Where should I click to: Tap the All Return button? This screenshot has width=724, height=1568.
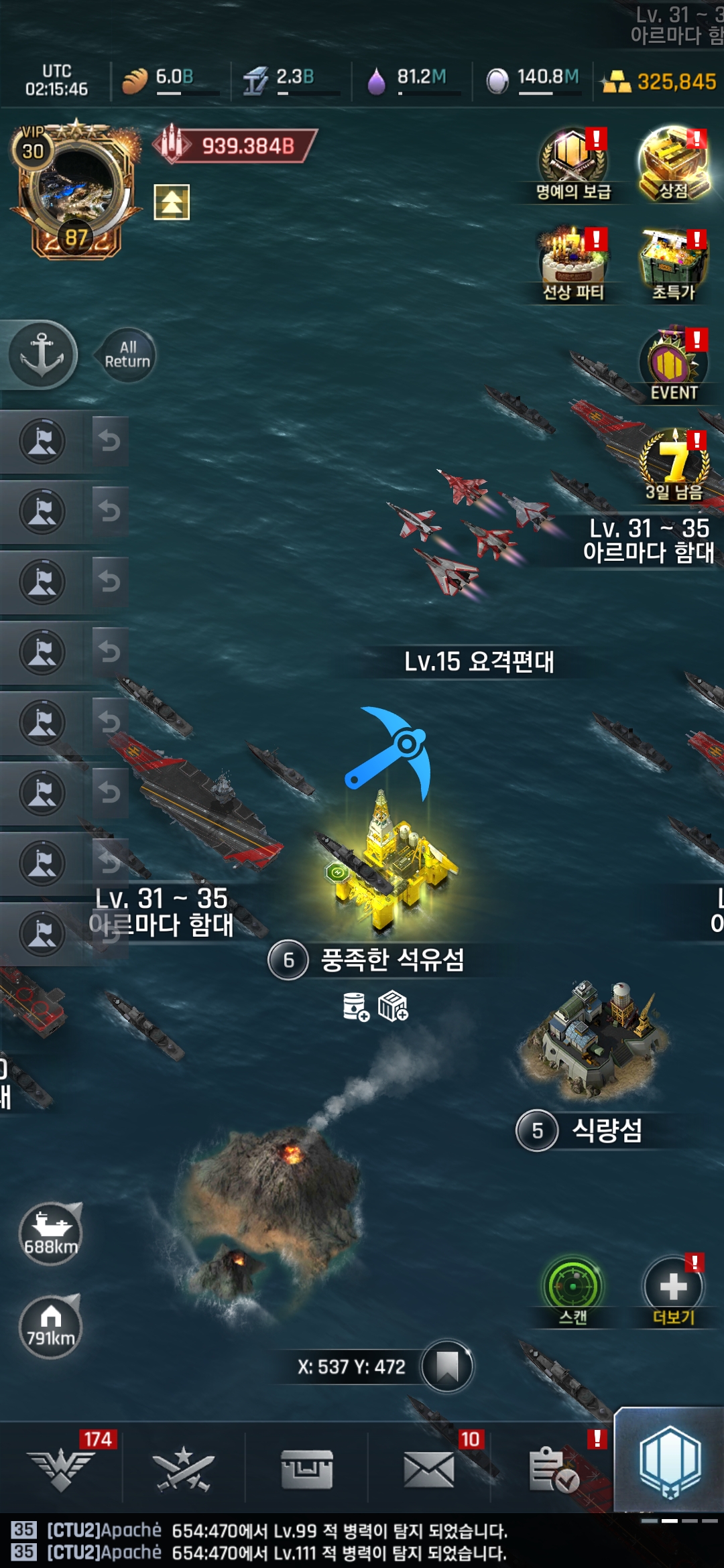[127, 354]
